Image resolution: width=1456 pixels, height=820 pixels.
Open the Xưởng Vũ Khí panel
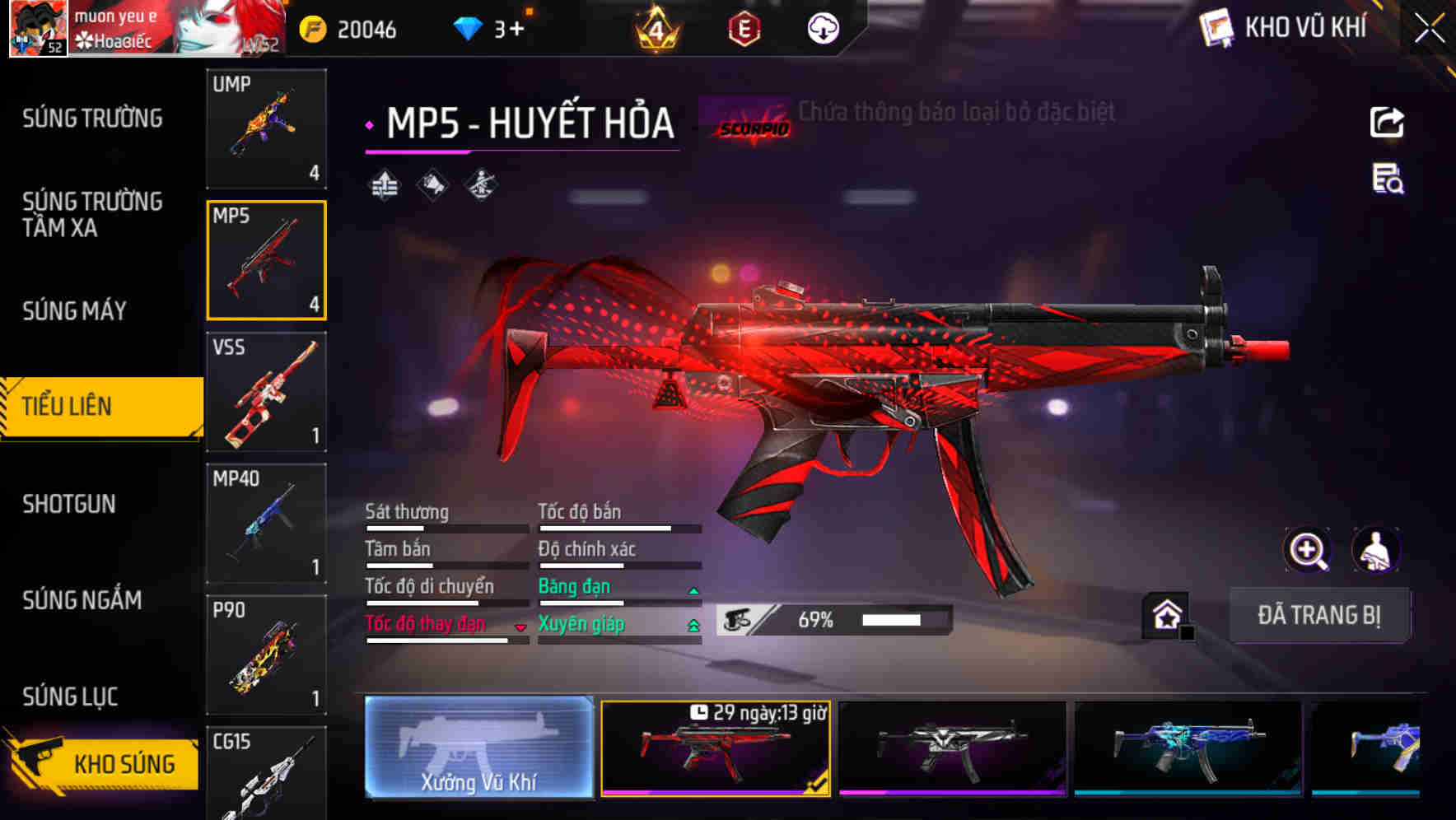click(x=478, y=749)
